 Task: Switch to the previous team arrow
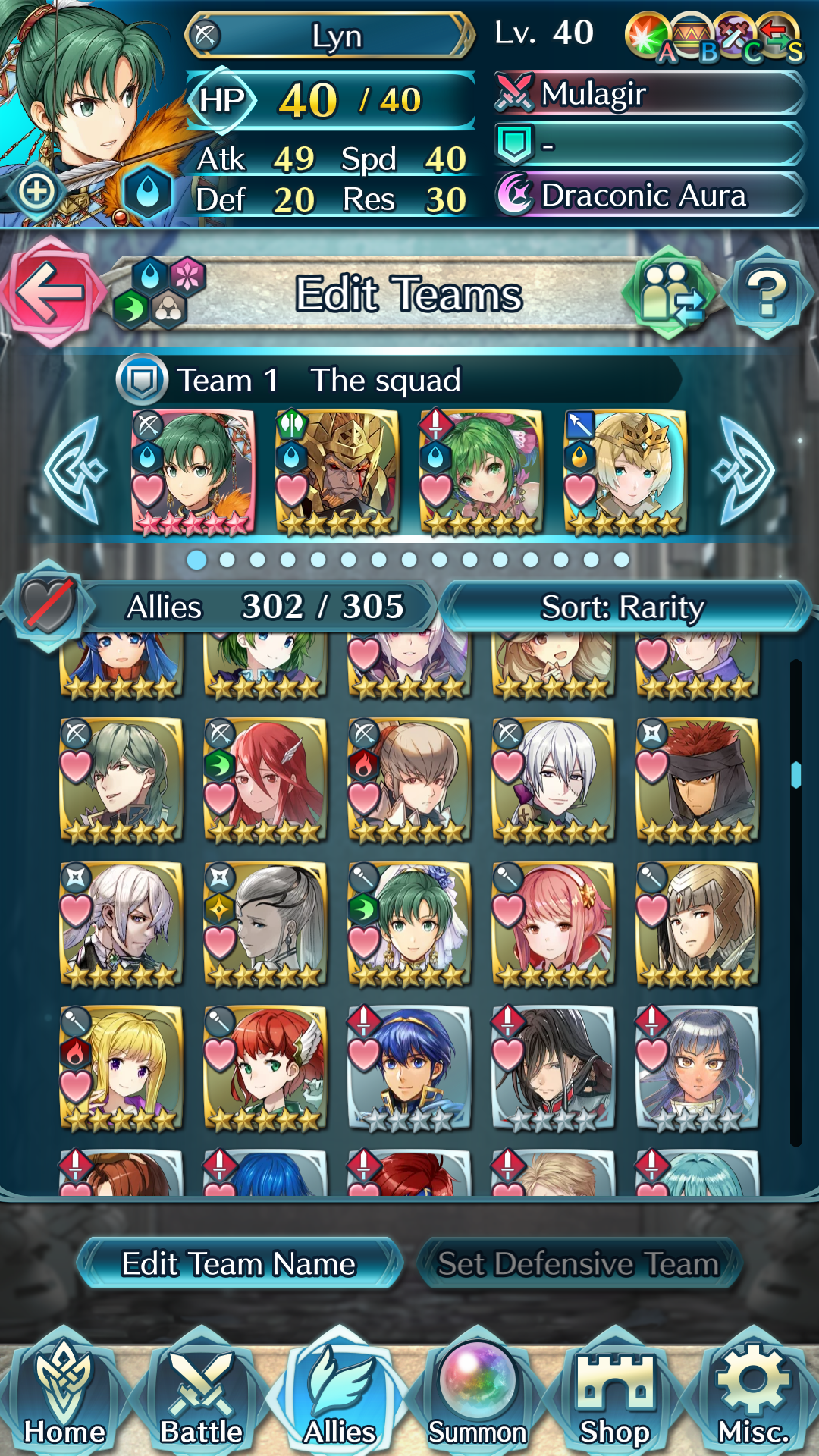point(74,471)
